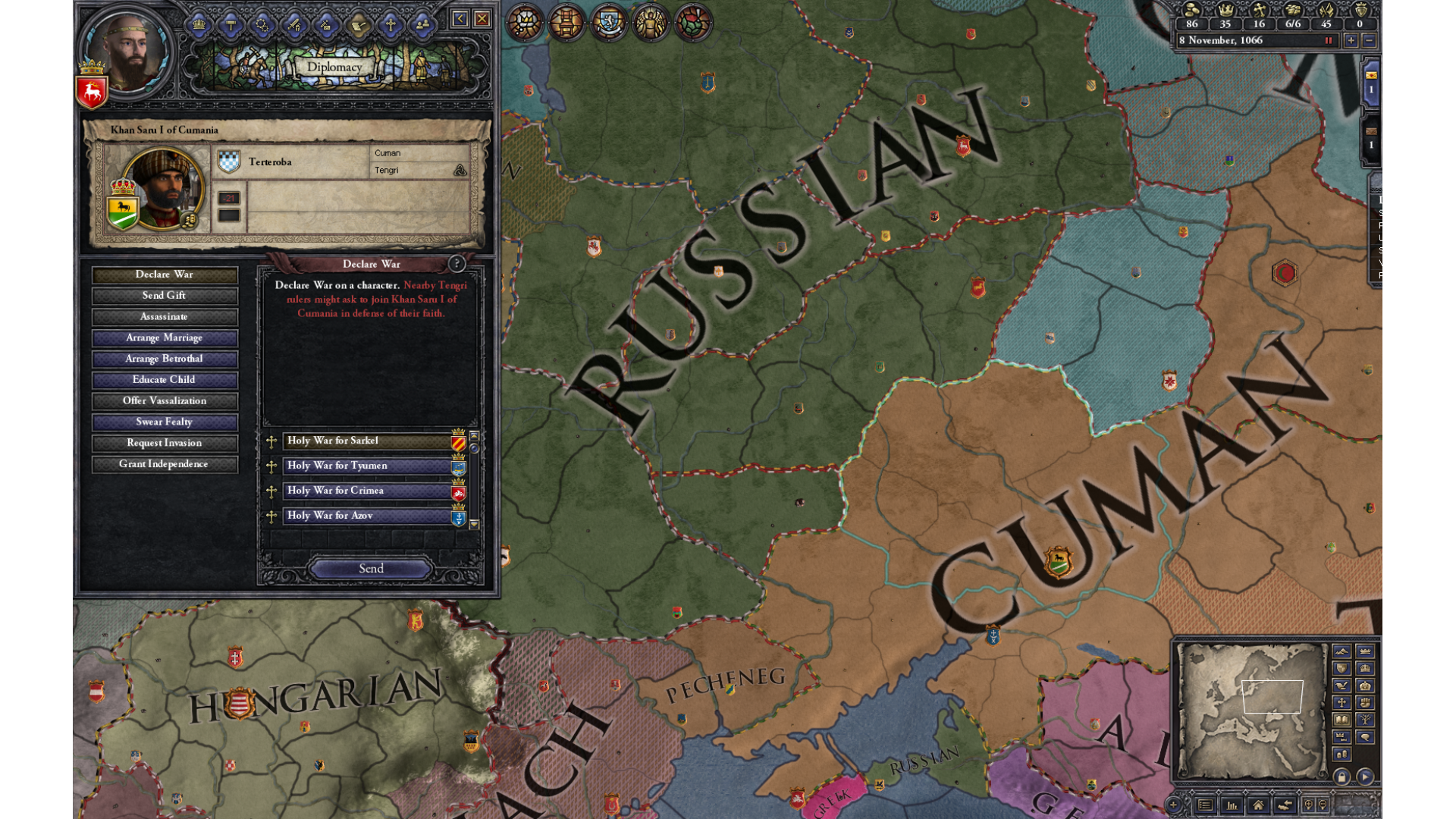Close the Diplomacy window

point(482,19)
